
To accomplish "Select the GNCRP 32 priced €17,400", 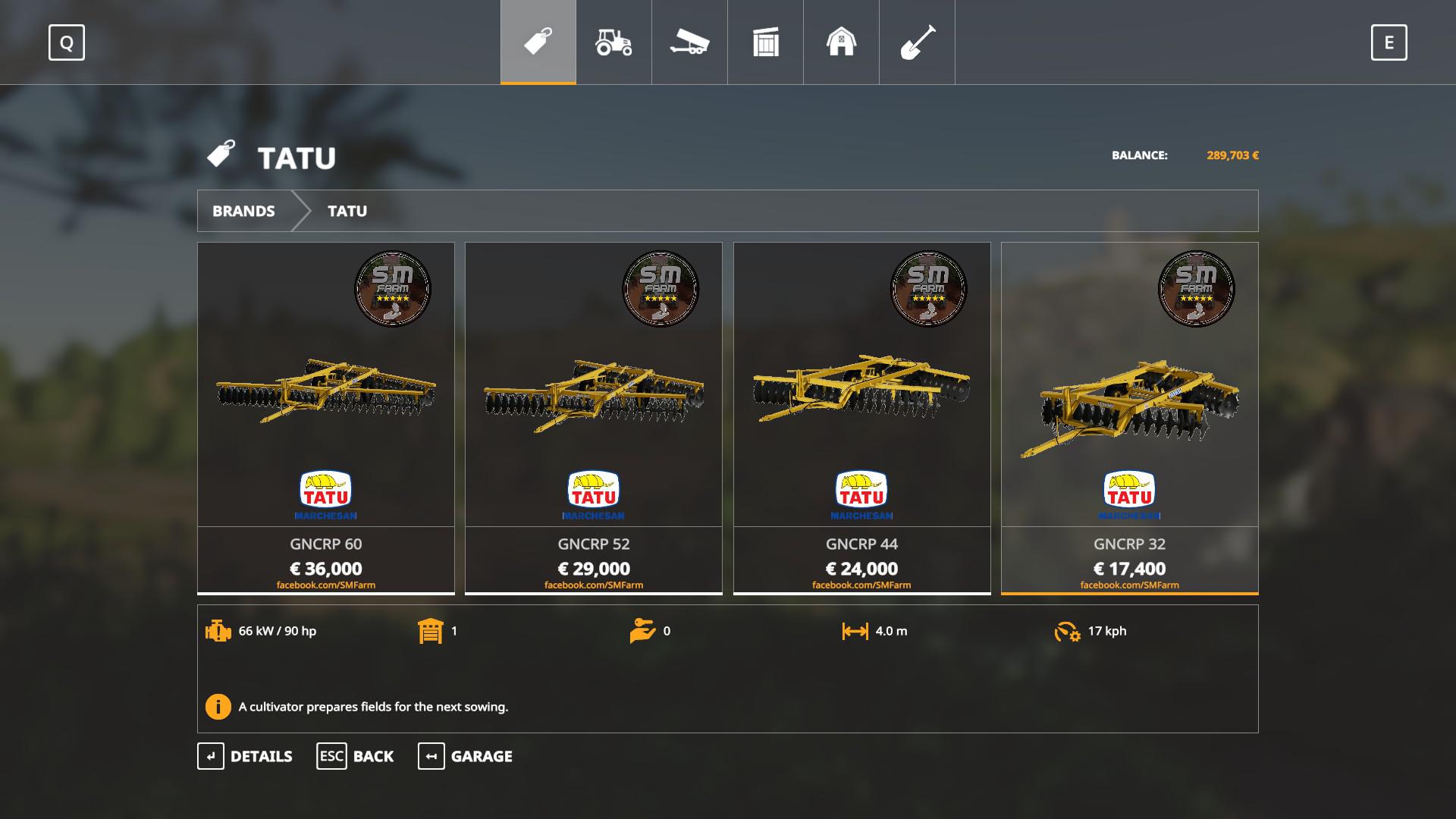I will click(x=1129, y=418).
